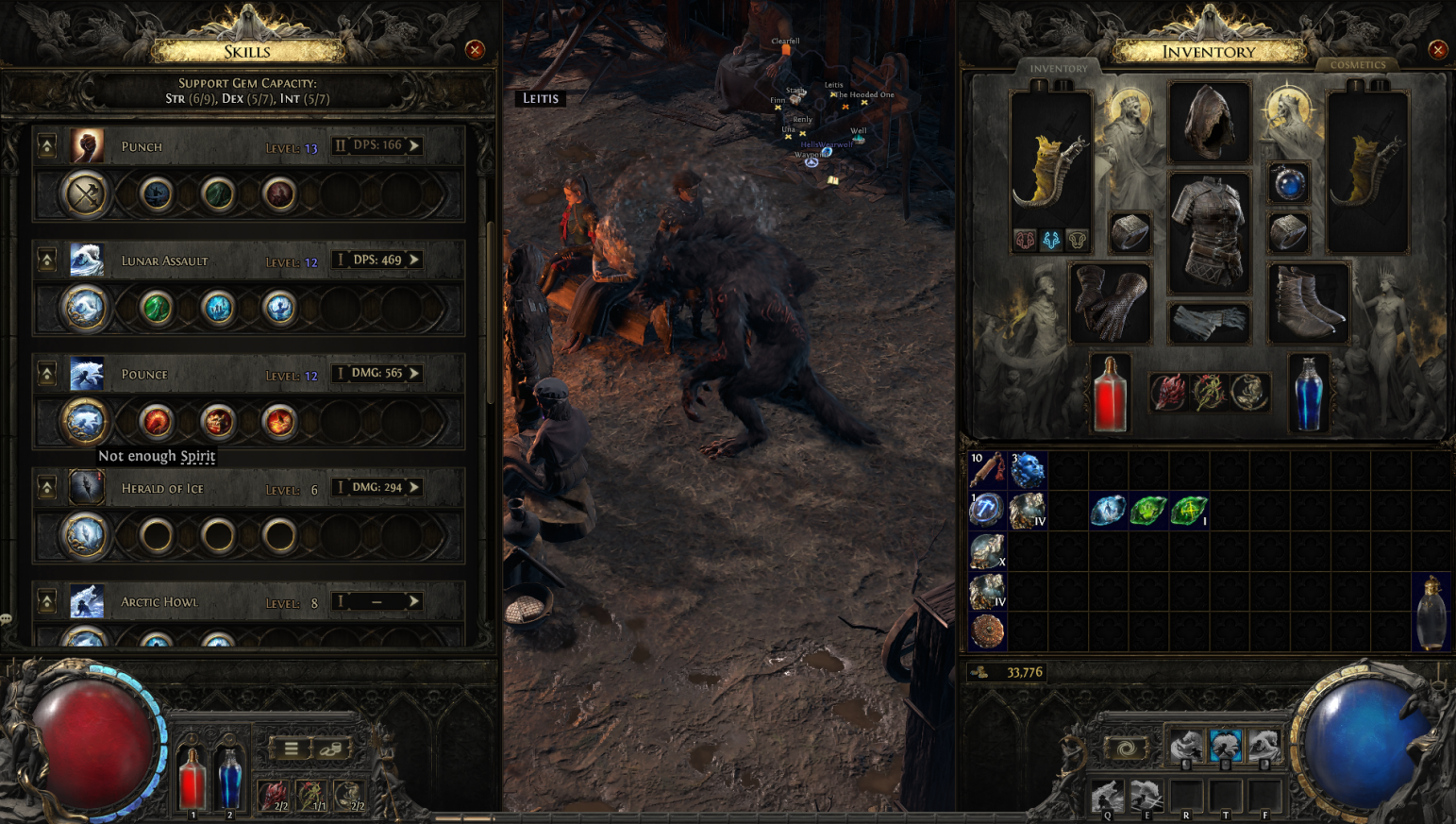Open the menu list button on HUD
The image size is (1456, 824).
tap(291, 748)
